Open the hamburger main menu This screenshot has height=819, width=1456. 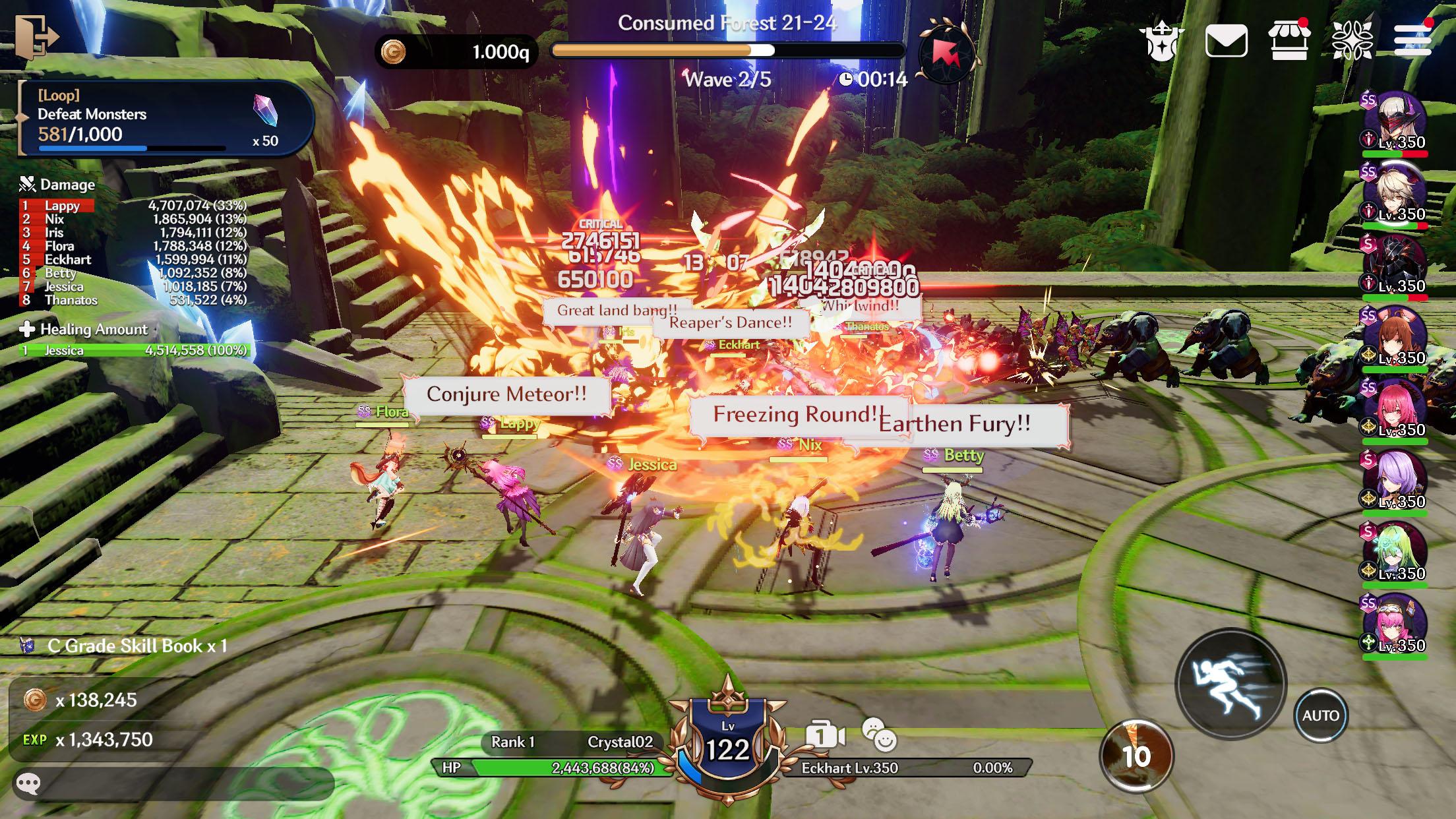1412,40
